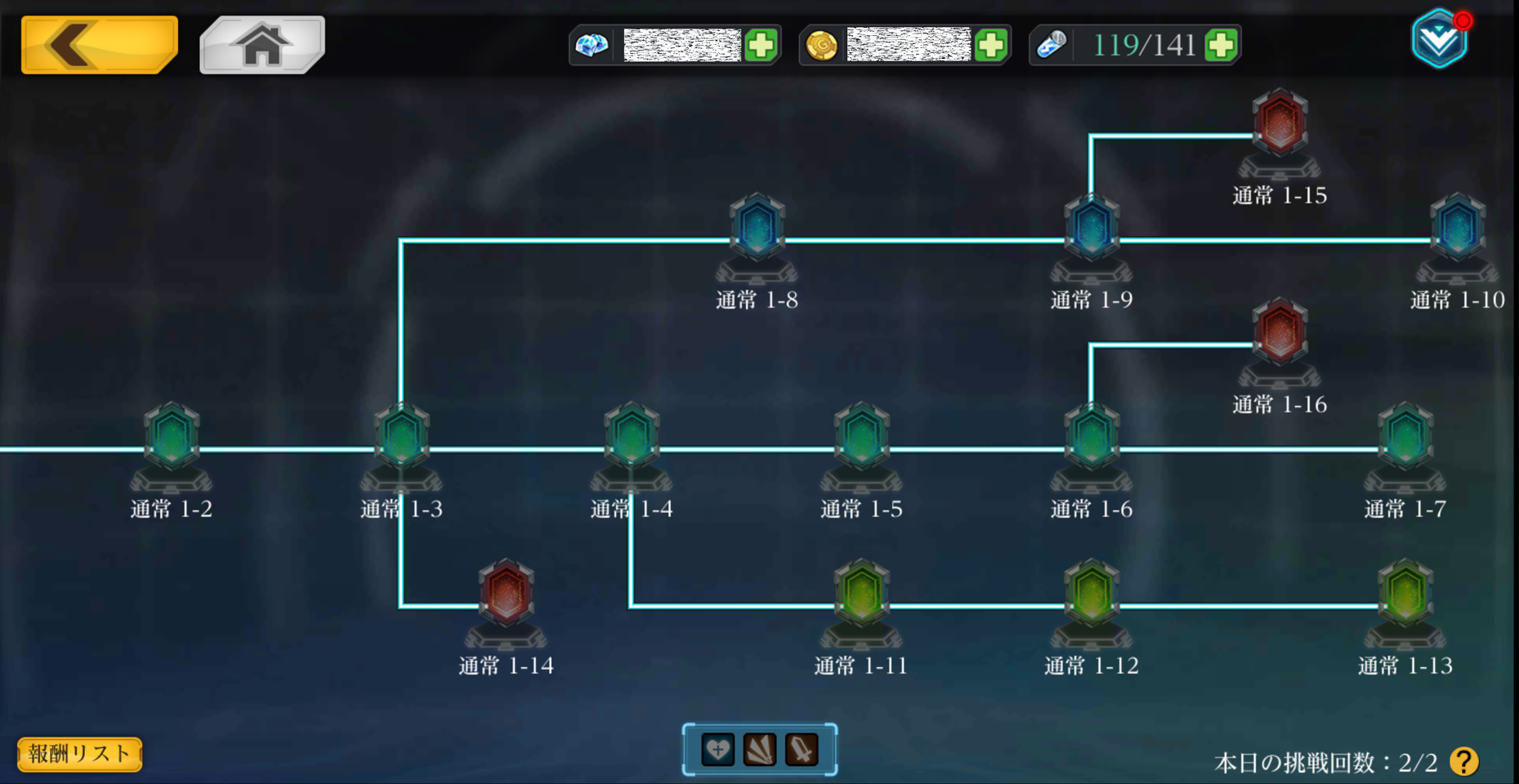The image size is (1519, 784).
Task: Select blue stage 通常 1-8
Action: click(x=757, y=228)
